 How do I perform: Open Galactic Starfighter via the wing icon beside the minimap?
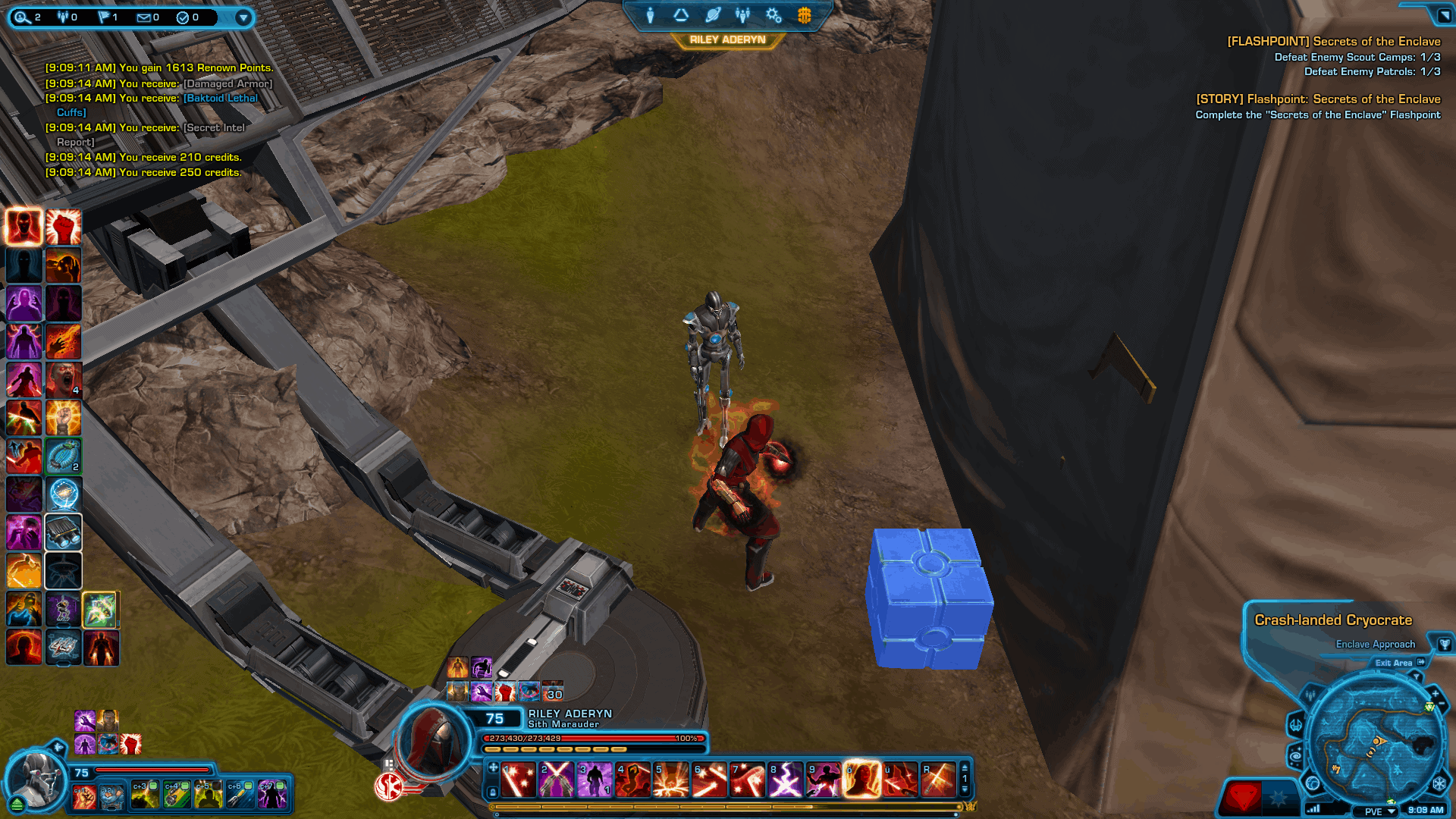pyautogui.click(x=1296, y=725)
